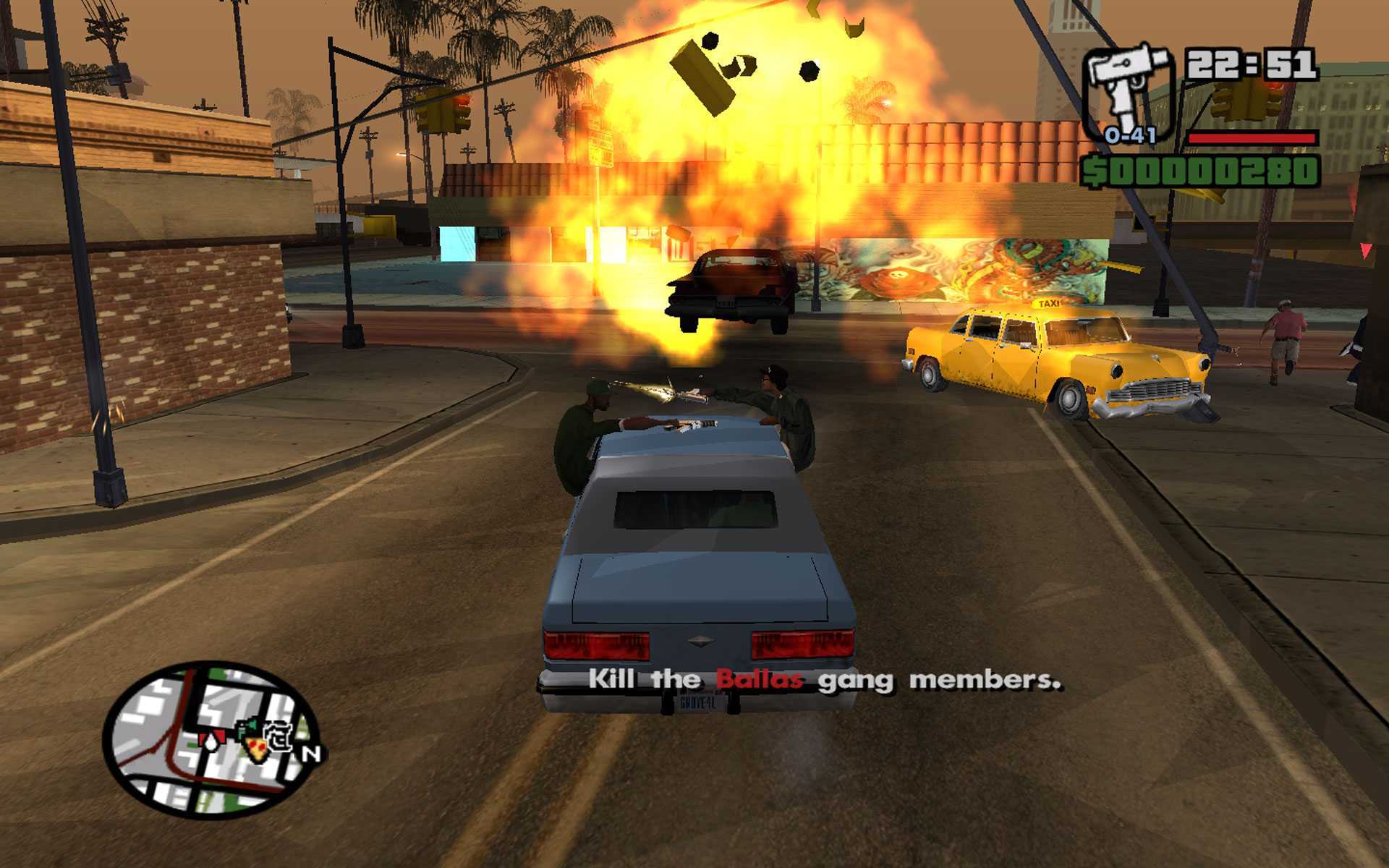Screen dimensions: 1389x868
Task: Select the white player arrow on radar
Action: [x=211, y=741]
